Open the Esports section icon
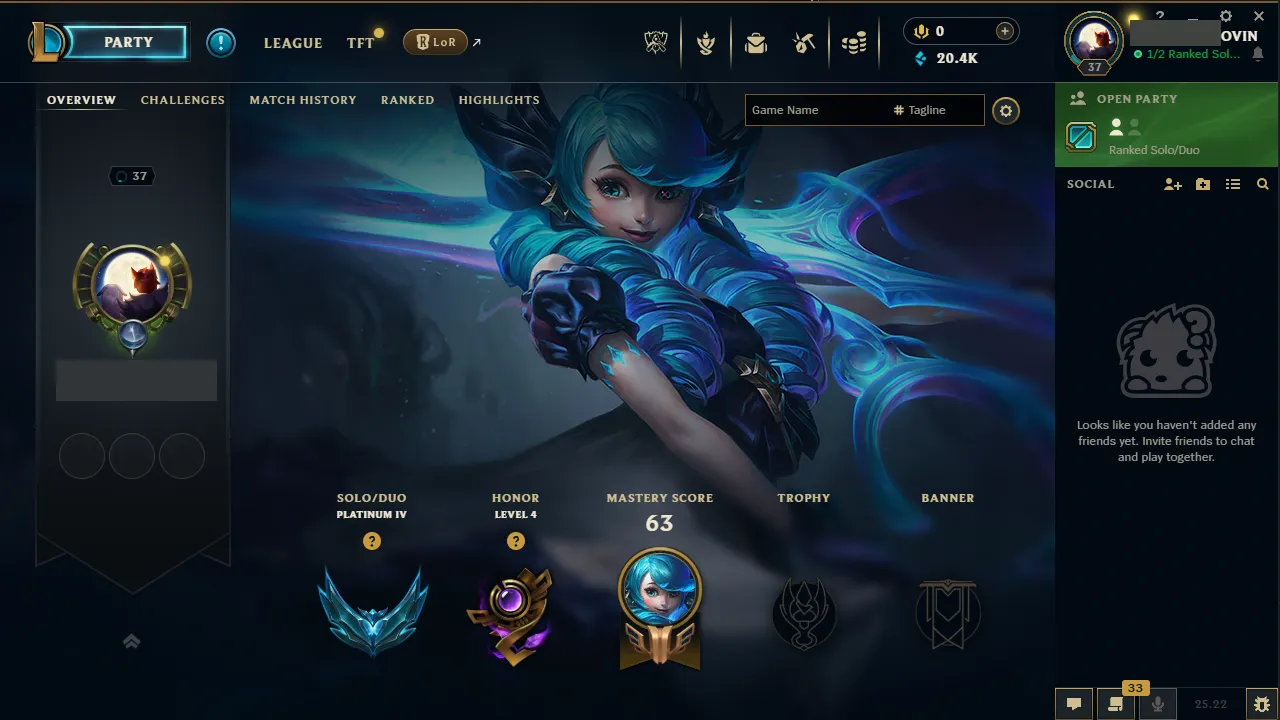1280x720 pixels. [x=656, y=42]
